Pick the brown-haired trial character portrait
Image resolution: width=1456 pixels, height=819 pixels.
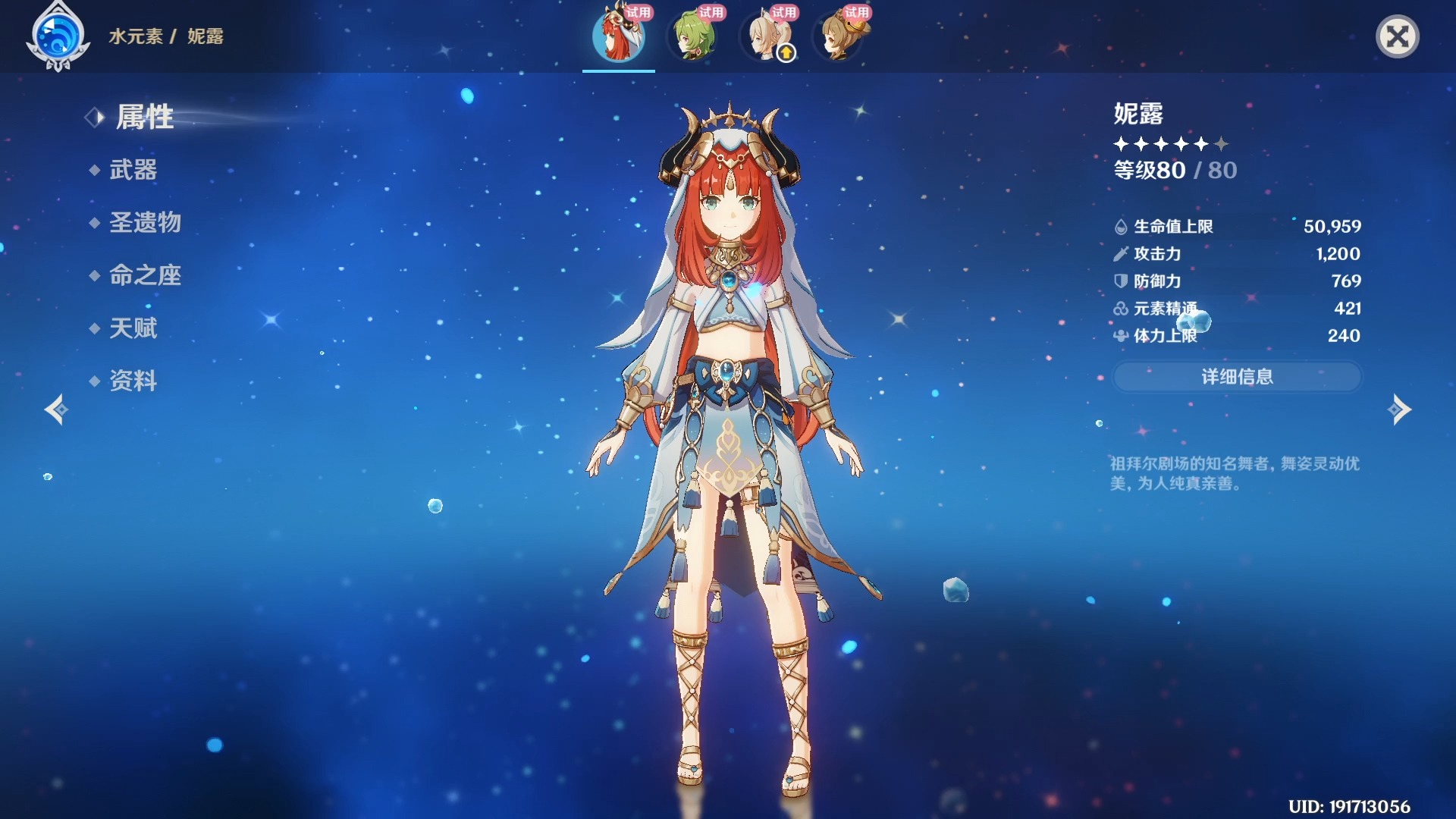(837, 36)
